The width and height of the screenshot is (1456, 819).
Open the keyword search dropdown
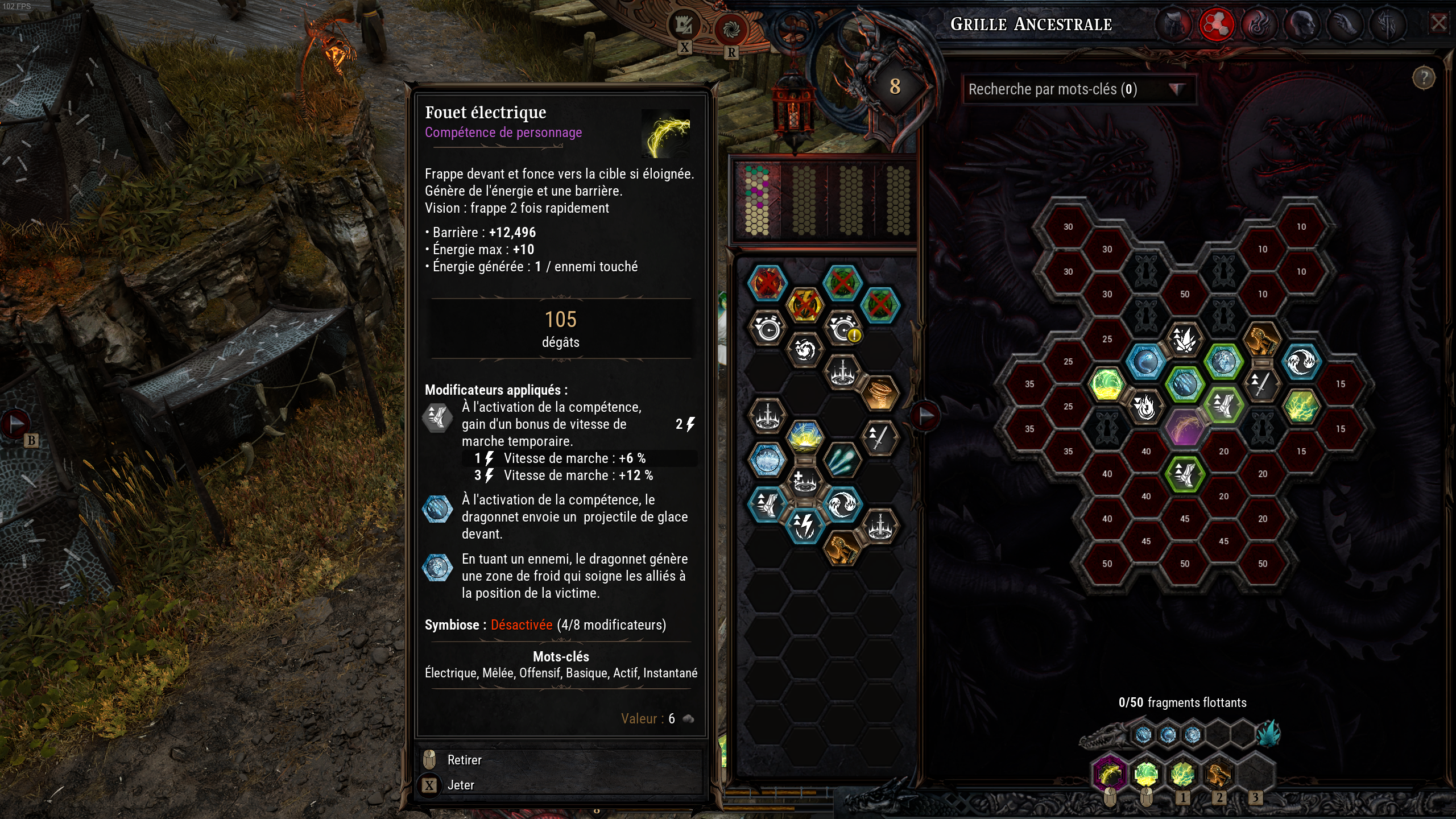(1176, 89)
